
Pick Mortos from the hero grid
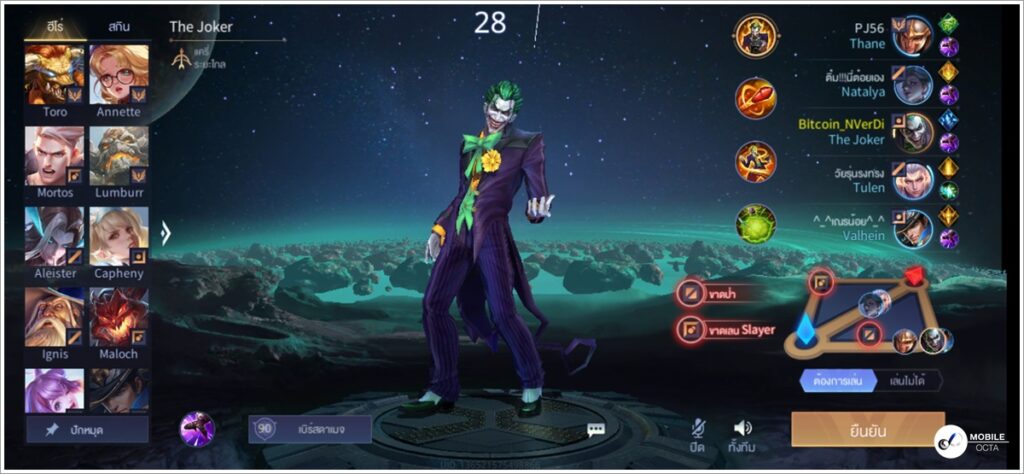coord(55,156)
